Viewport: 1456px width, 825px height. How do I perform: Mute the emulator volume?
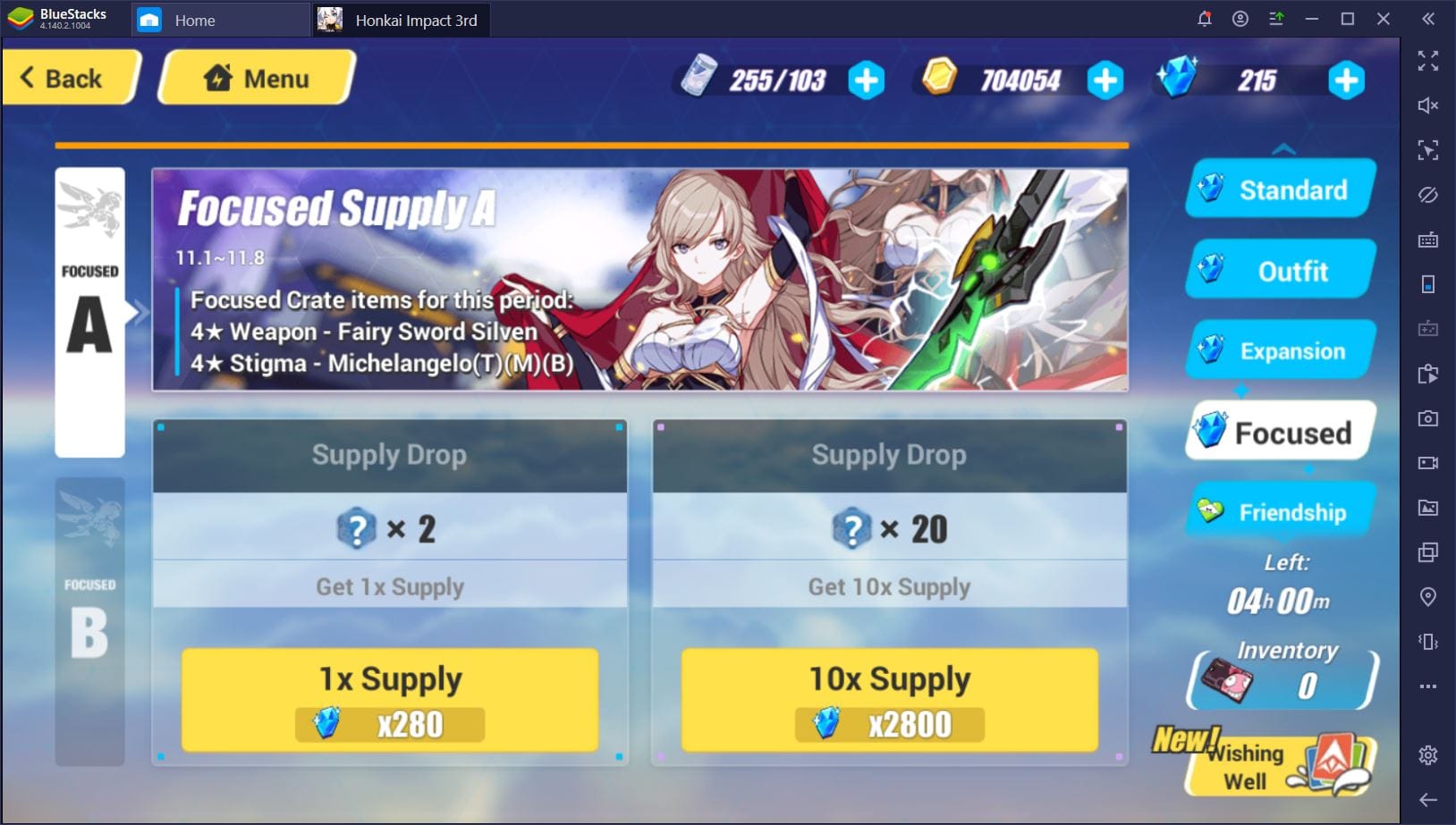[x=1428, y=105]
